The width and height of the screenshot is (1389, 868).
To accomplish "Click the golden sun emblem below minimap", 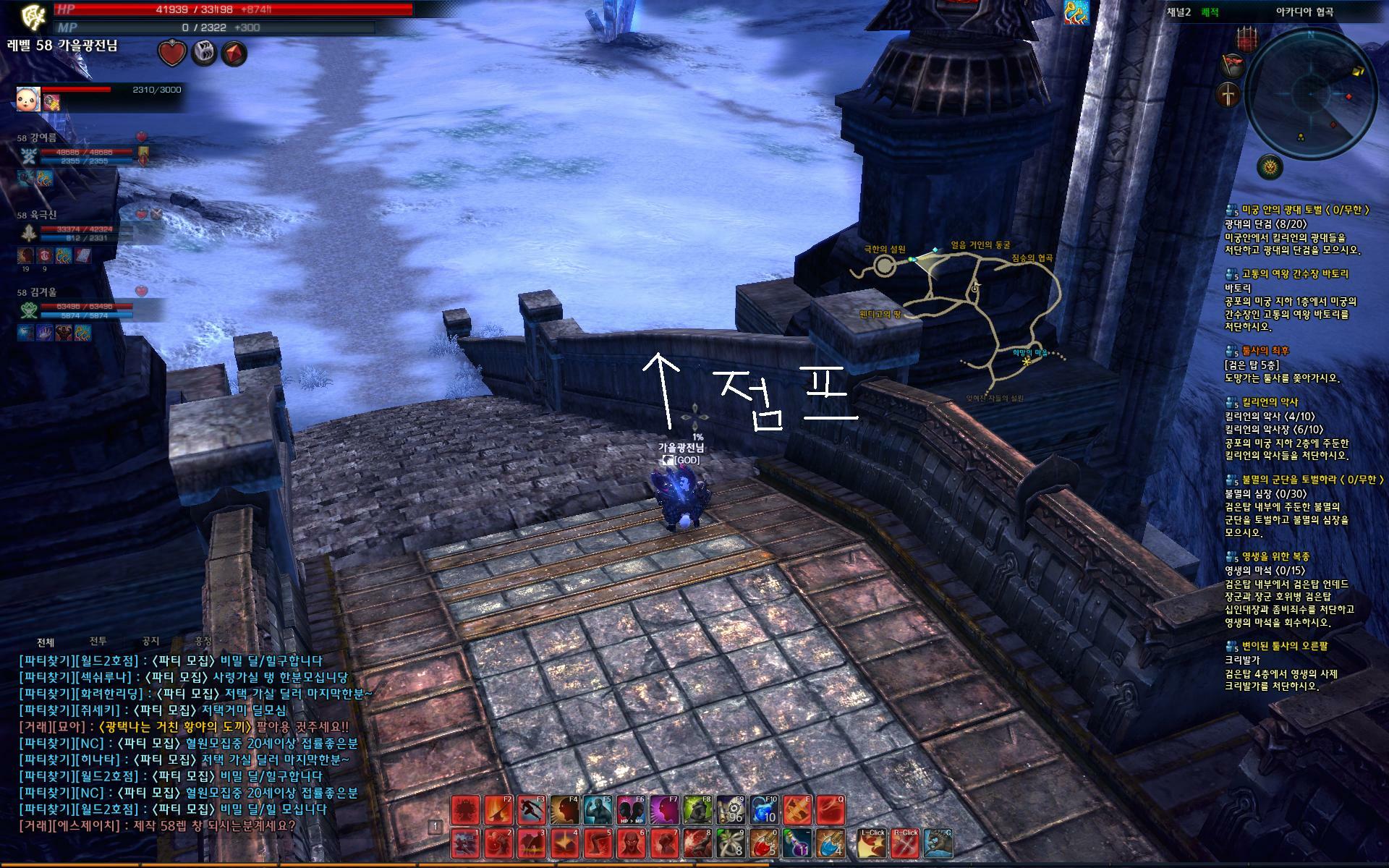I will [x=1270, y=168].
